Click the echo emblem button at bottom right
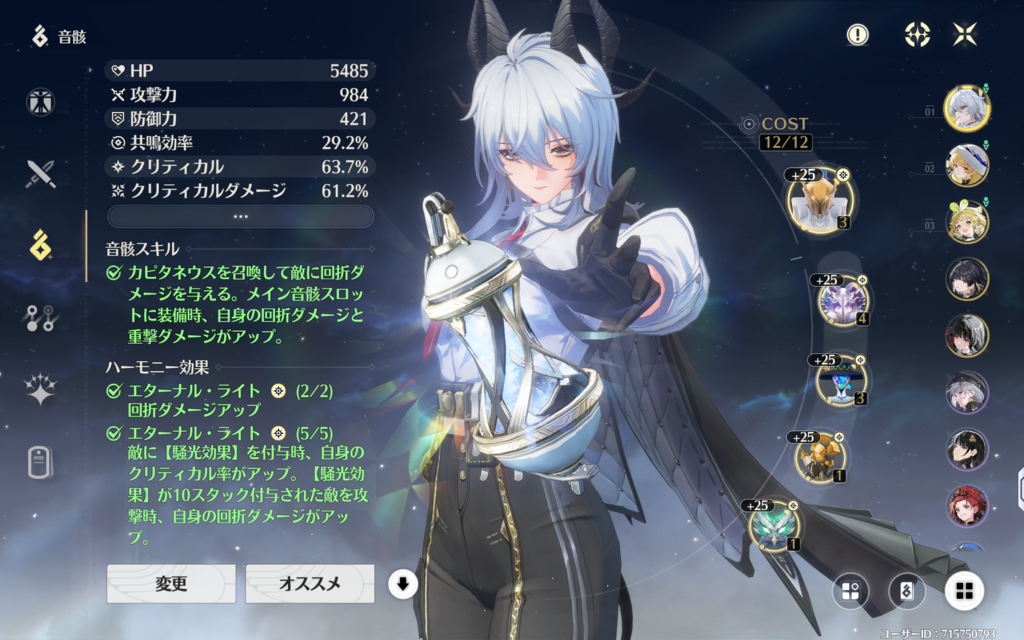This screenshot has height=640, width=1024. coord(907,590)
